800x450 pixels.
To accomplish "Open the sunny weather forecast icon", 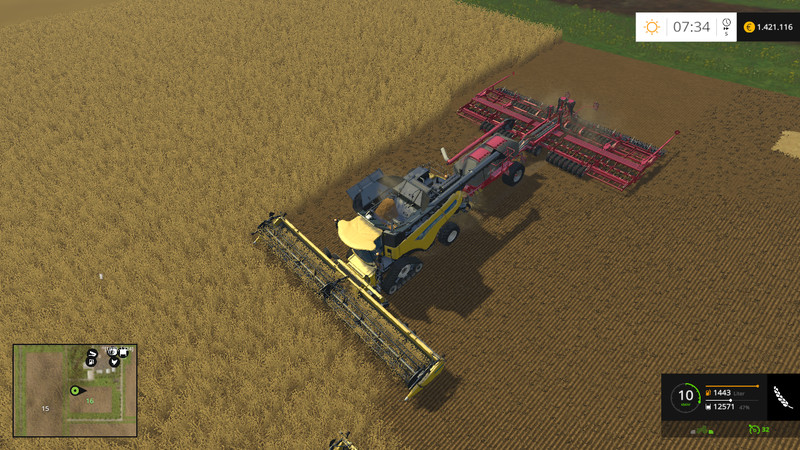I will (652, 27).
